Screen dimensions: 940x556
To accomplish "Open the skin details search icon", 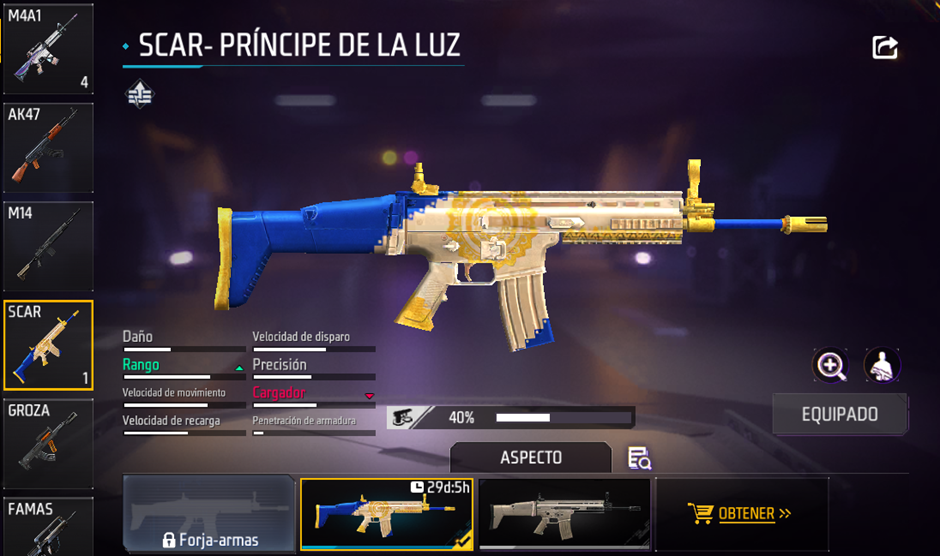I will point(639,458).
